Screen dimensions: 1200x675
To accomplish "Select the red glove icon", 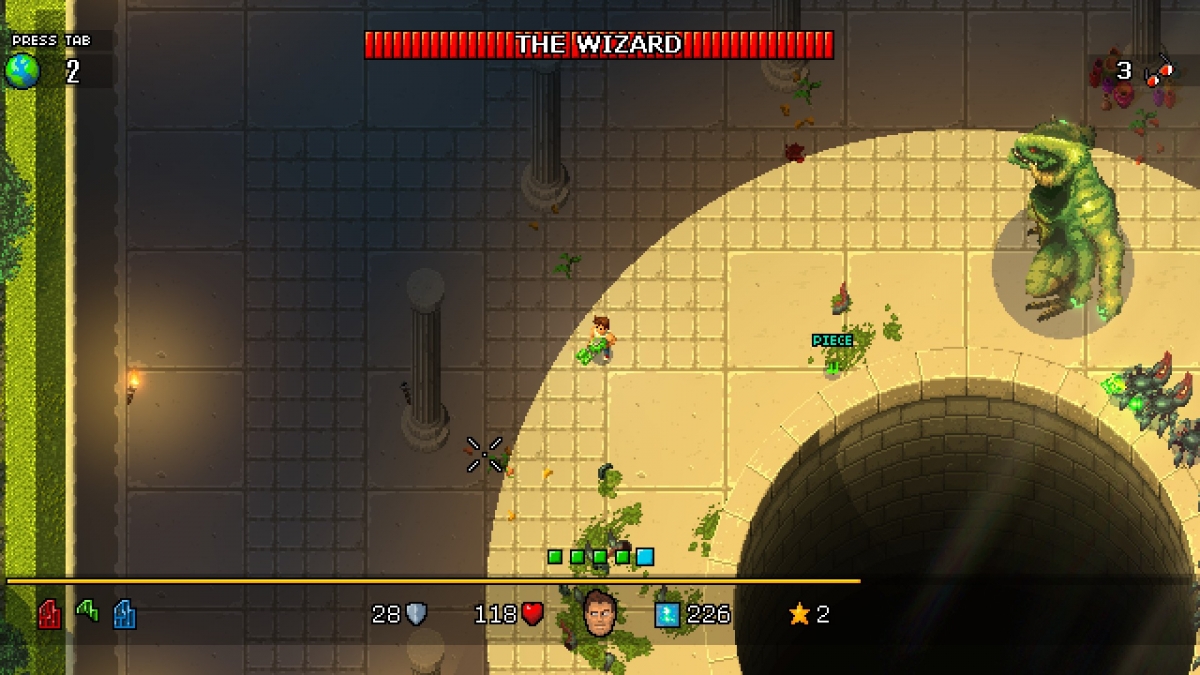I will (50, 613).
